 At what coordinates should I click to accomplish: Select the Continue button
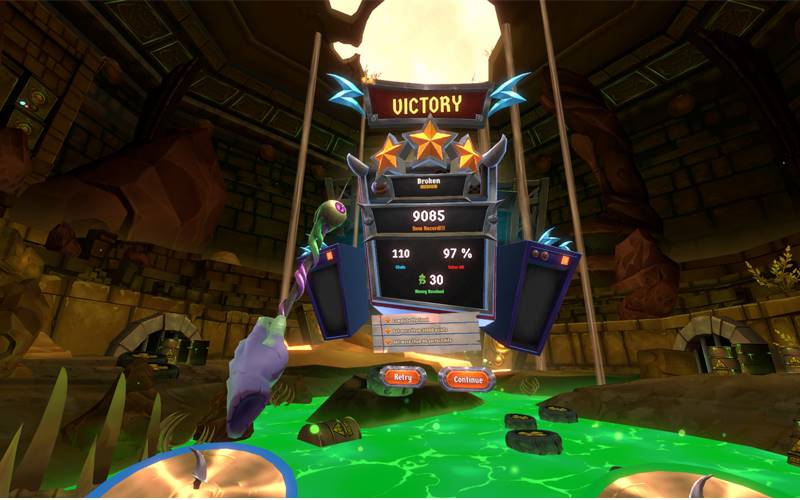coord(466,379)
